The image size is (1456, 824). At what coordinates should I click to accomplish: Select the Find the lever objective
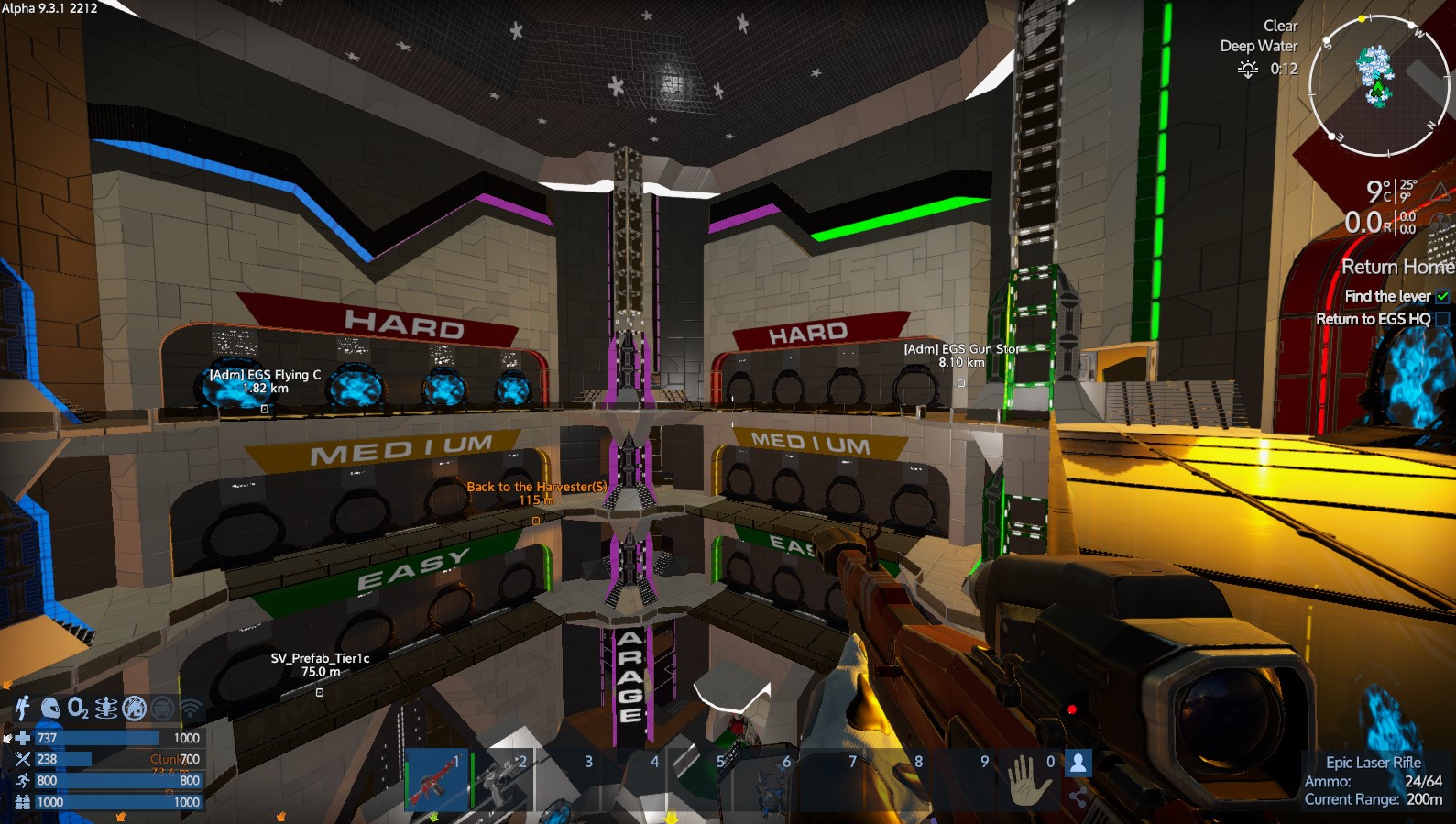(x=1387, y=296)
